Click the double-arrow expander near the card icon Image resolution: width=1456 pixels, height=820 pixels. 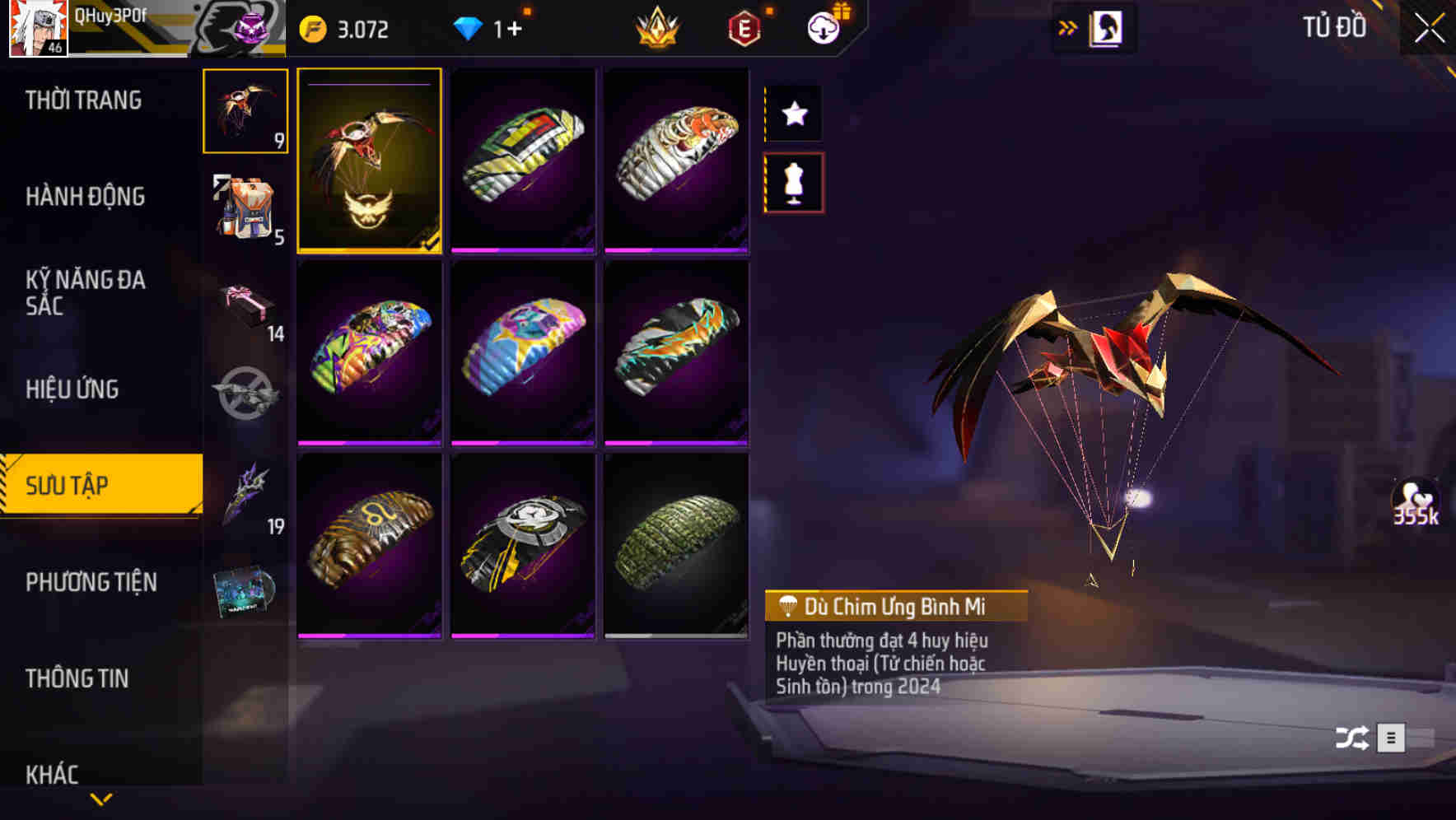point(1068,26)
